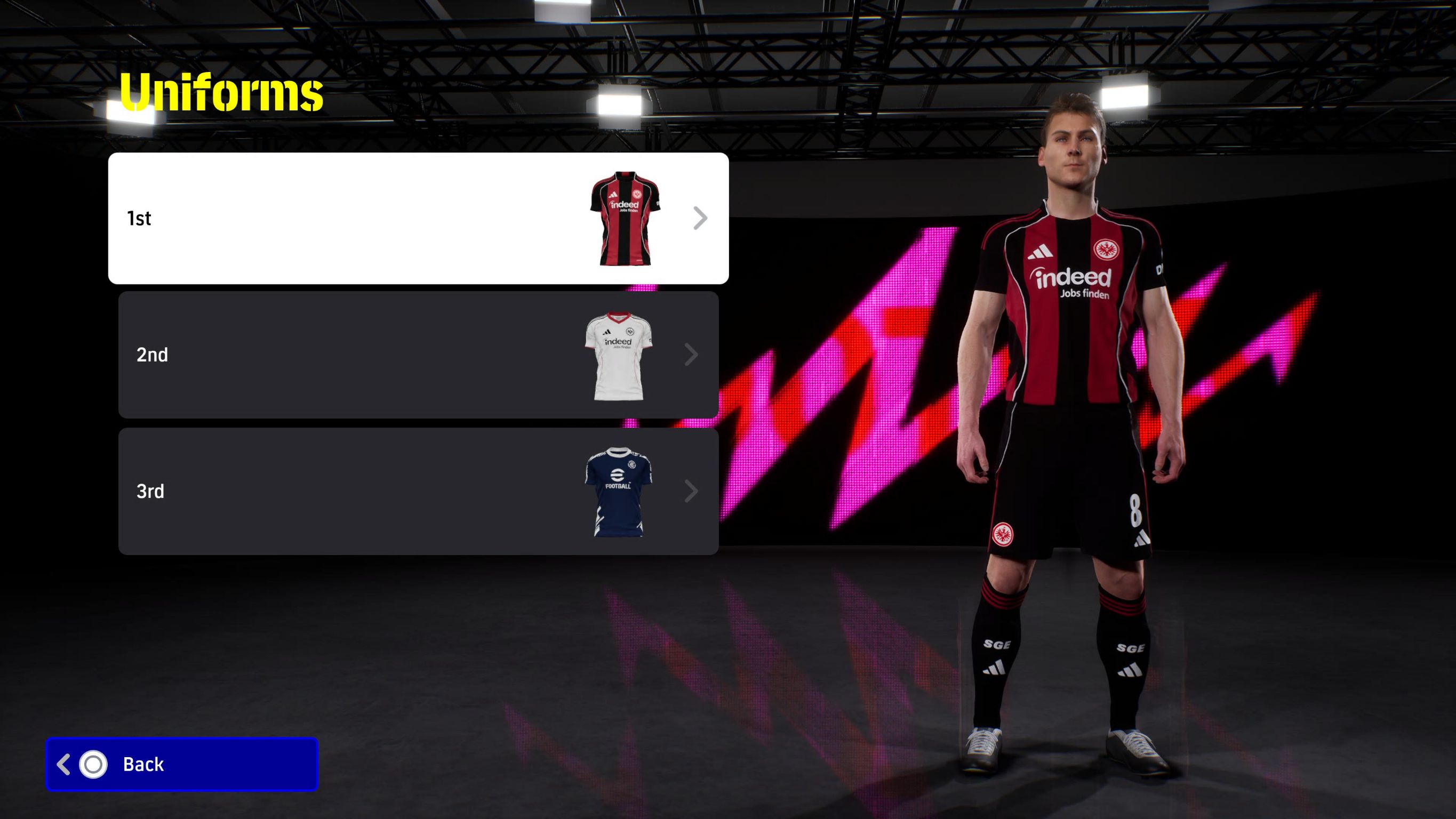This screenshot has width=1456, height=819.
Task: Go back using the Back button
Action: click(182, 764)
